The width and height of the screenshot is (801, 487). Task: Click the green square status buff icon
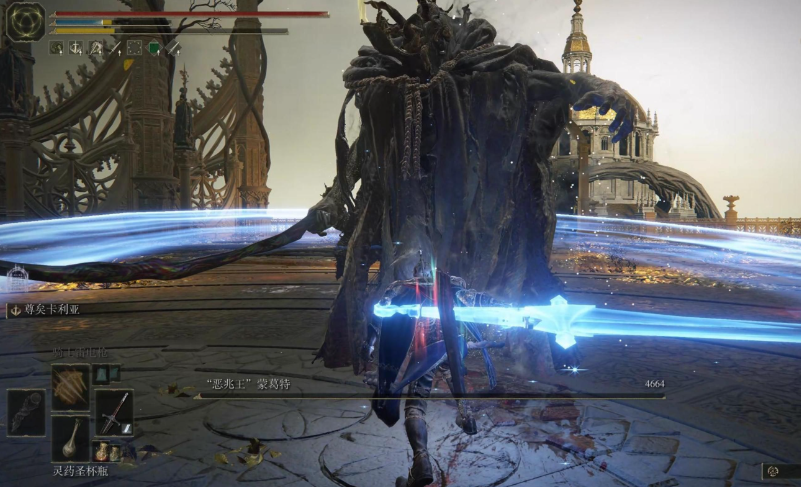point(154,47)
